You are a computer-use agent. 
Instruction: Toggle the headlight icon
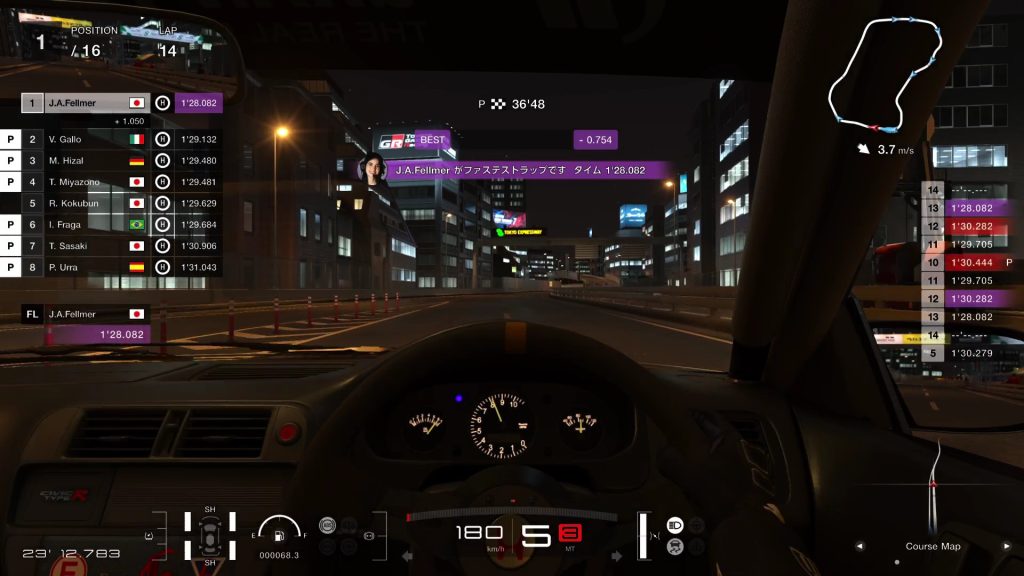tap(675, 525)
